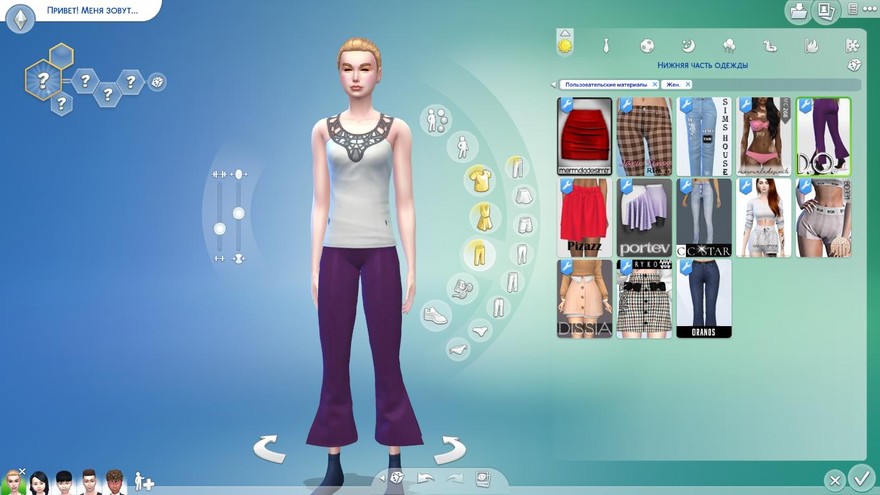Select the red Pizazz skirt thumbnail
Image resolution: width=880 pixels, height=495 pixels.
pos(584,217)
